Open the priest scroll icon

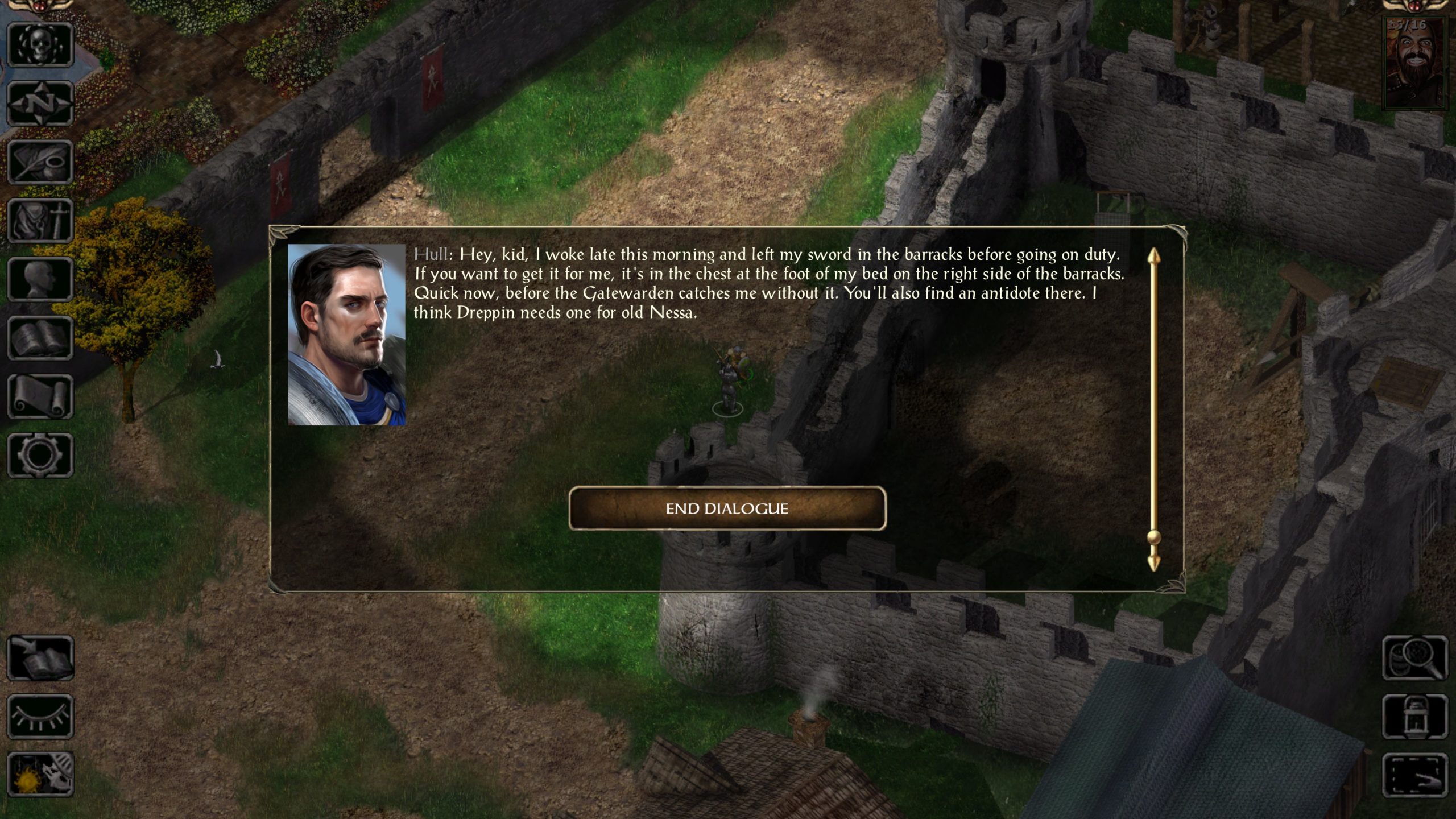click(x=40, y=396)
